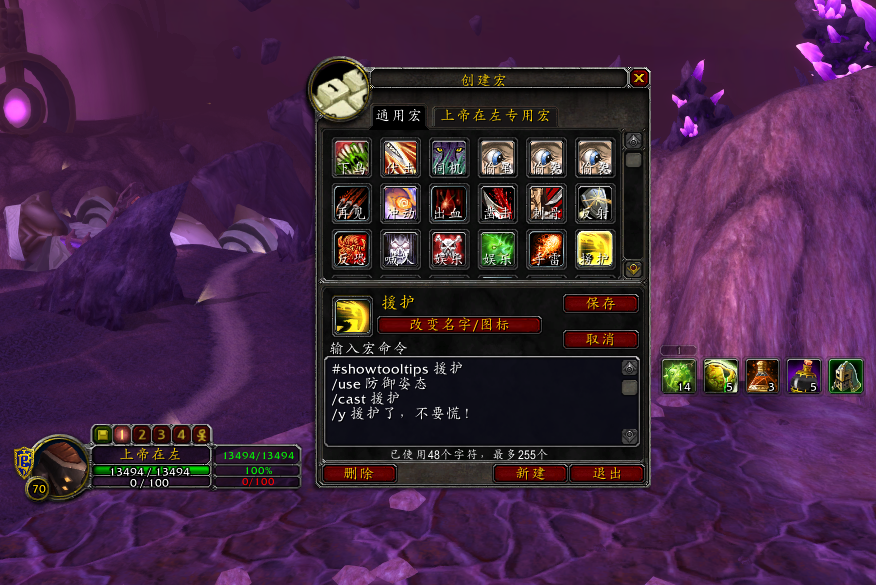This screenshot has height=585, width=876.
Task: Choose the 手雷 macro icon
Action: [546, 250]
